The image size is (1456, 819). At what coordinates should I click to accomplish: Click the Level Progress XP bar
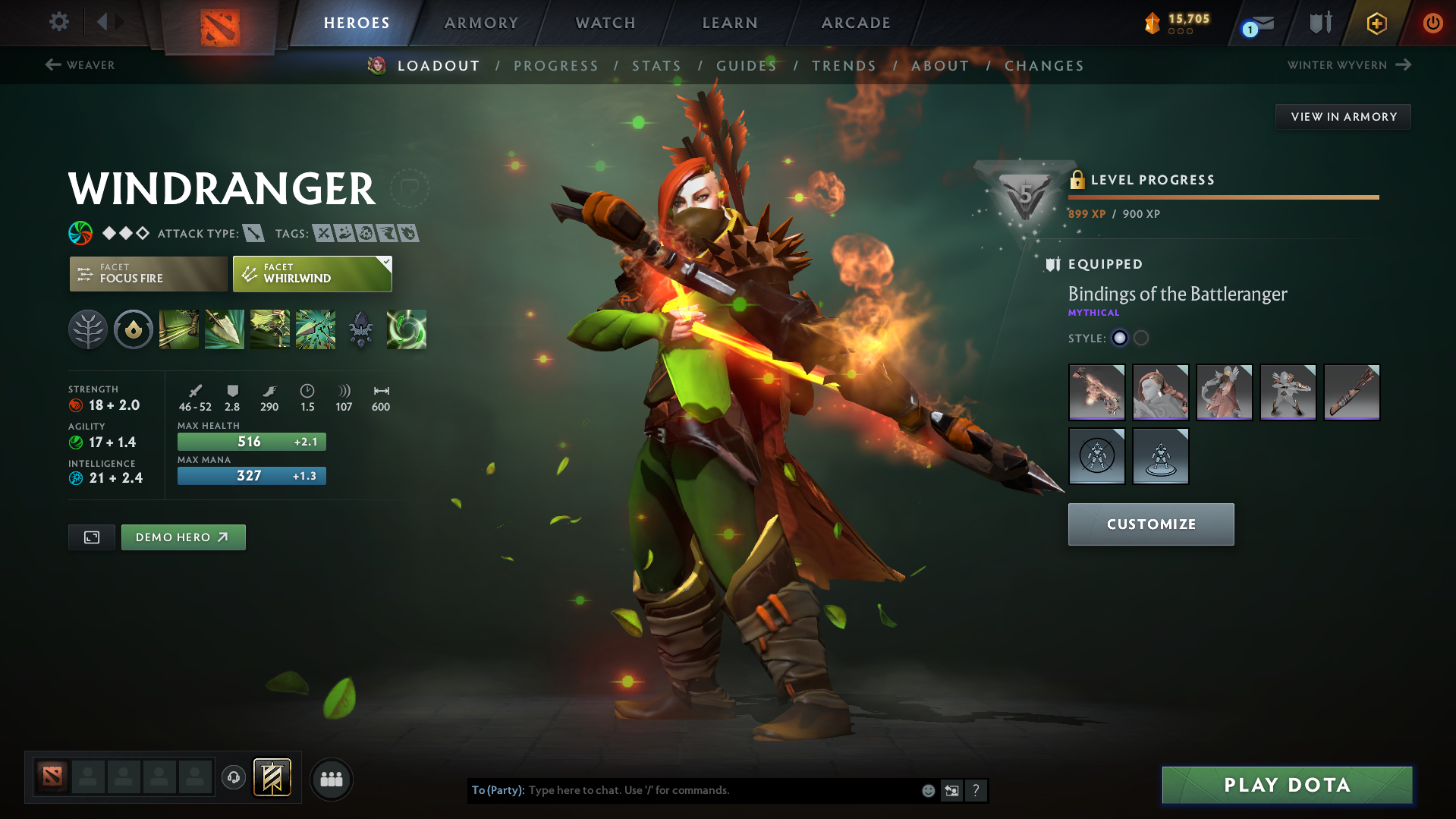click(1223, 197)
